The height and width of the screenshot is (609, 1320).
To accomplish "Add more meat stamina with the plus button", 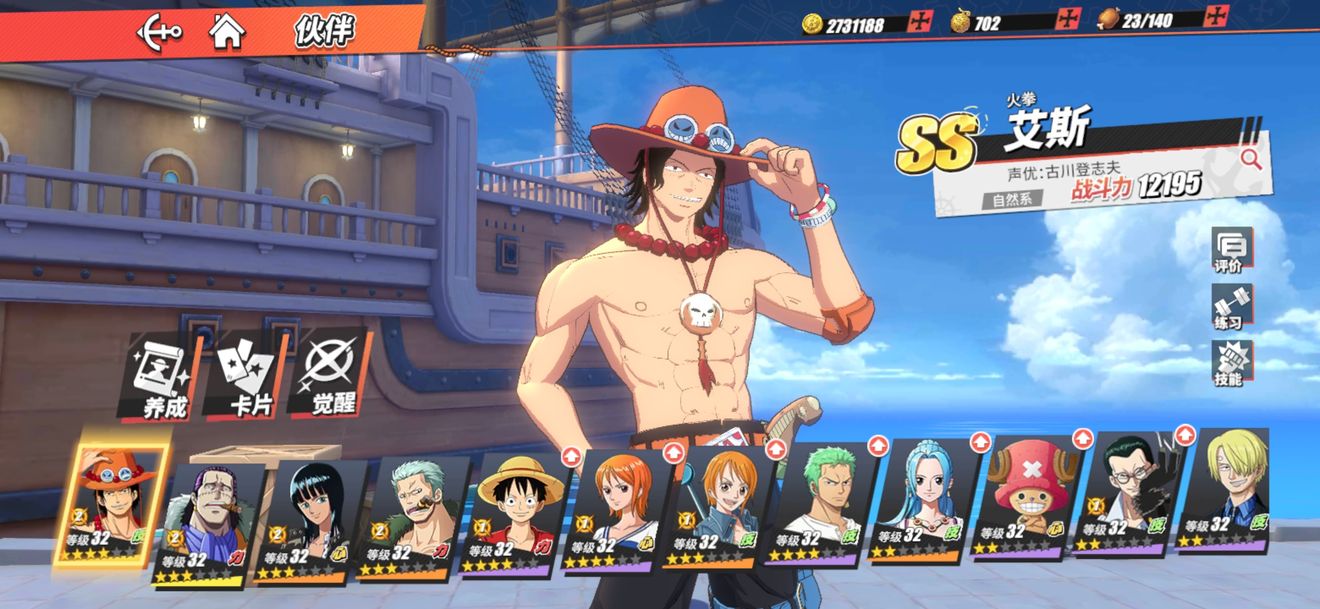I will pos(1216,17).
